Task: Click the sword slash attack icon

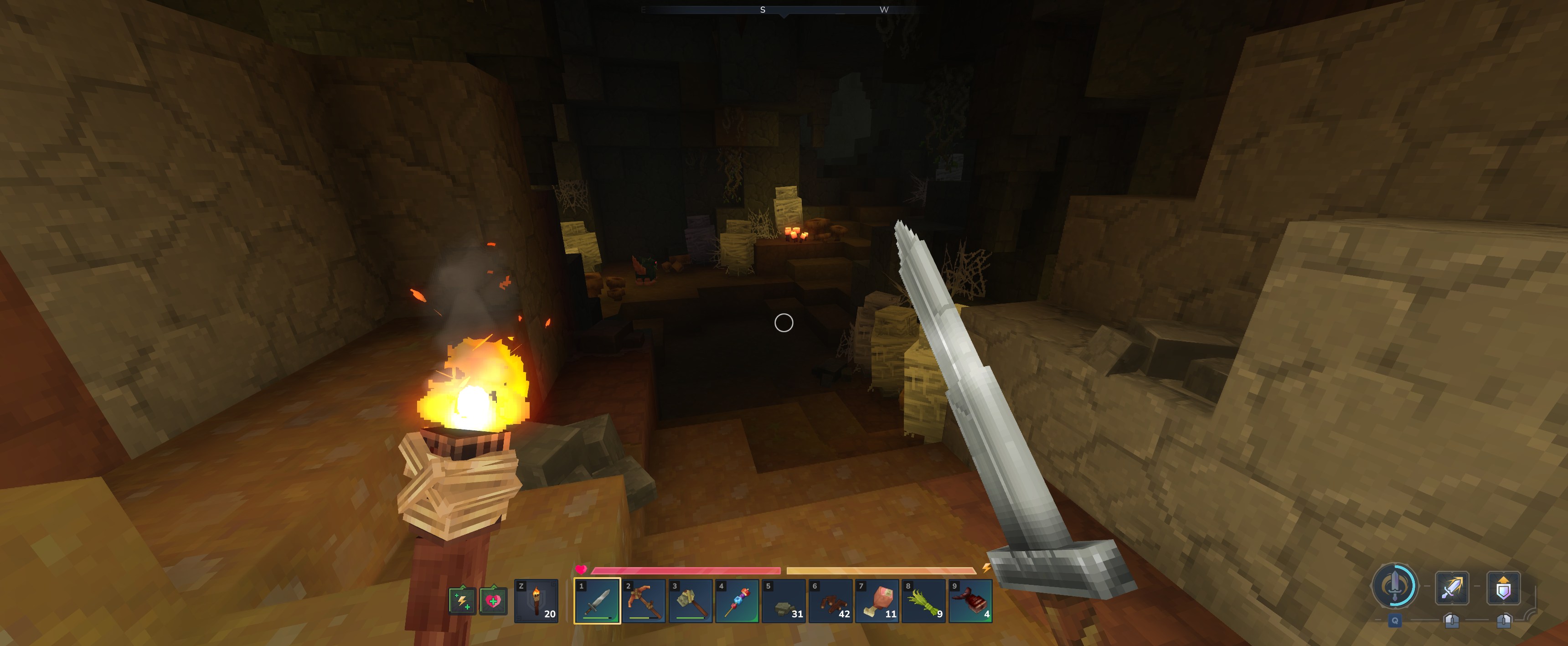Action: [1452, 588]
